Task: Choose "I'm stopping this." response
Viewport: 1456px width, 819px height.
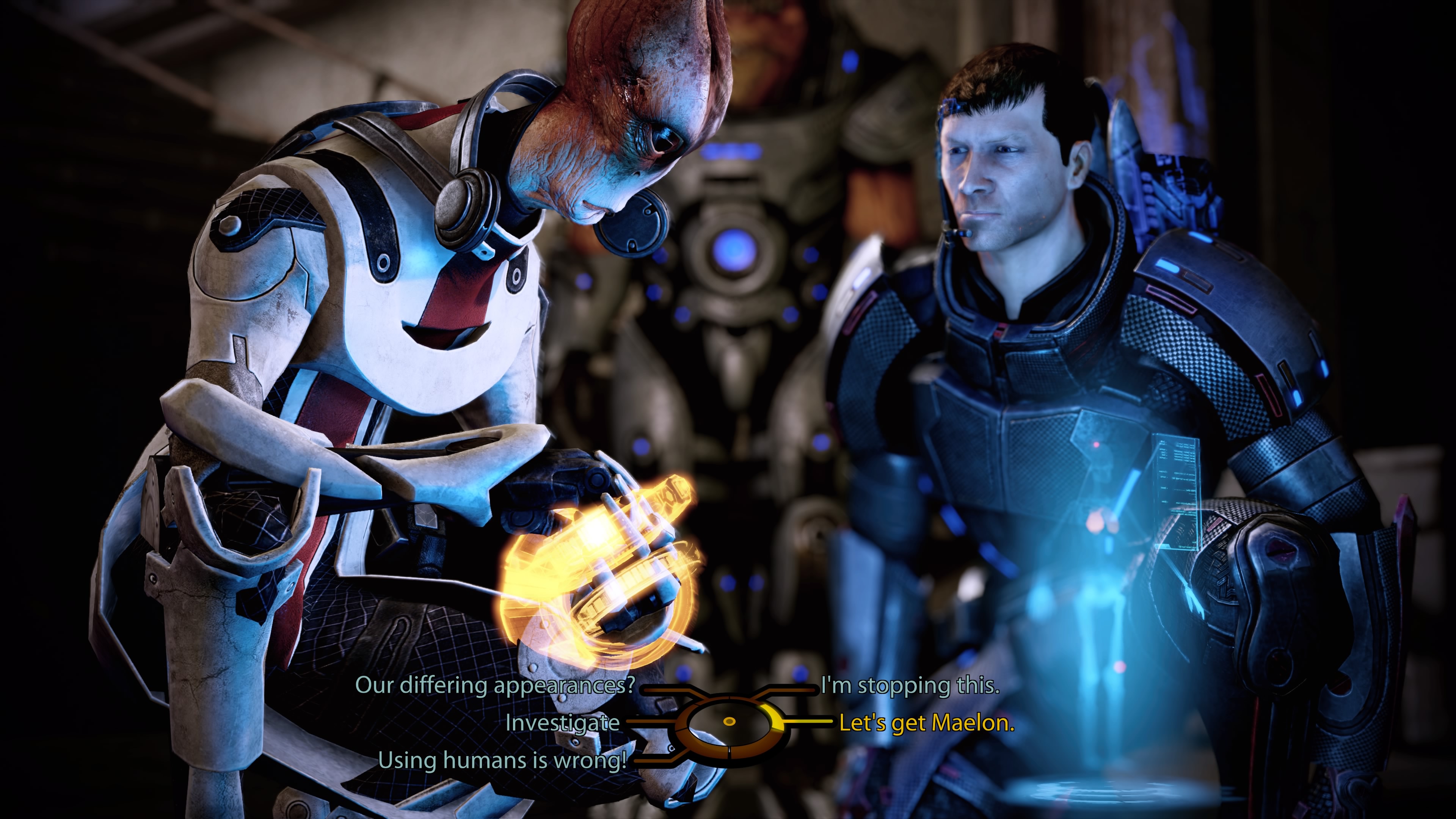Action: (x=910, y=685)
